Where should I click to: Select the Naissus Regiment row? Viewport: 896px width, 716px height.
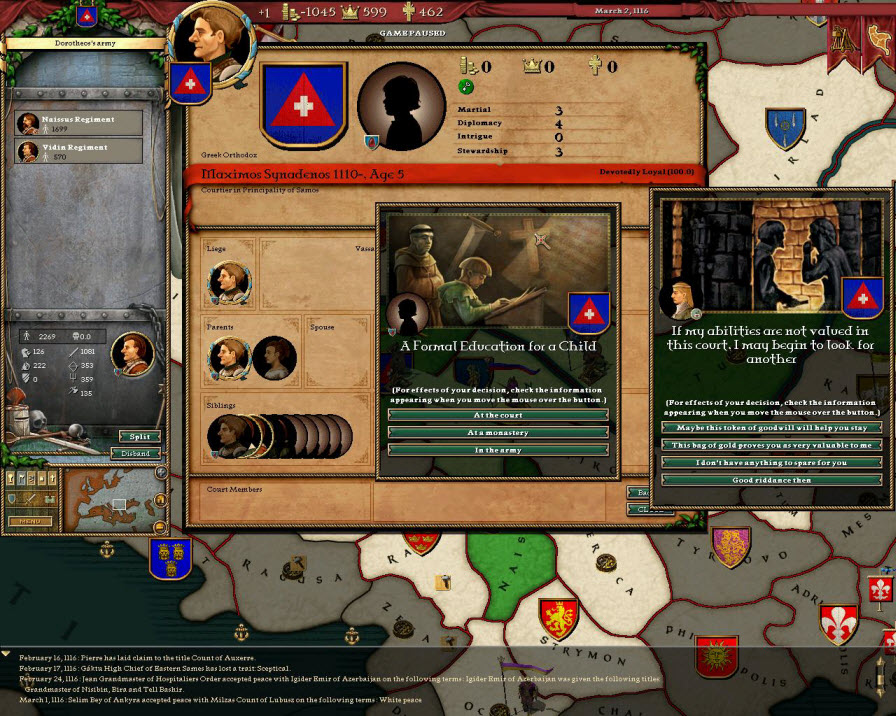(79, 123)
